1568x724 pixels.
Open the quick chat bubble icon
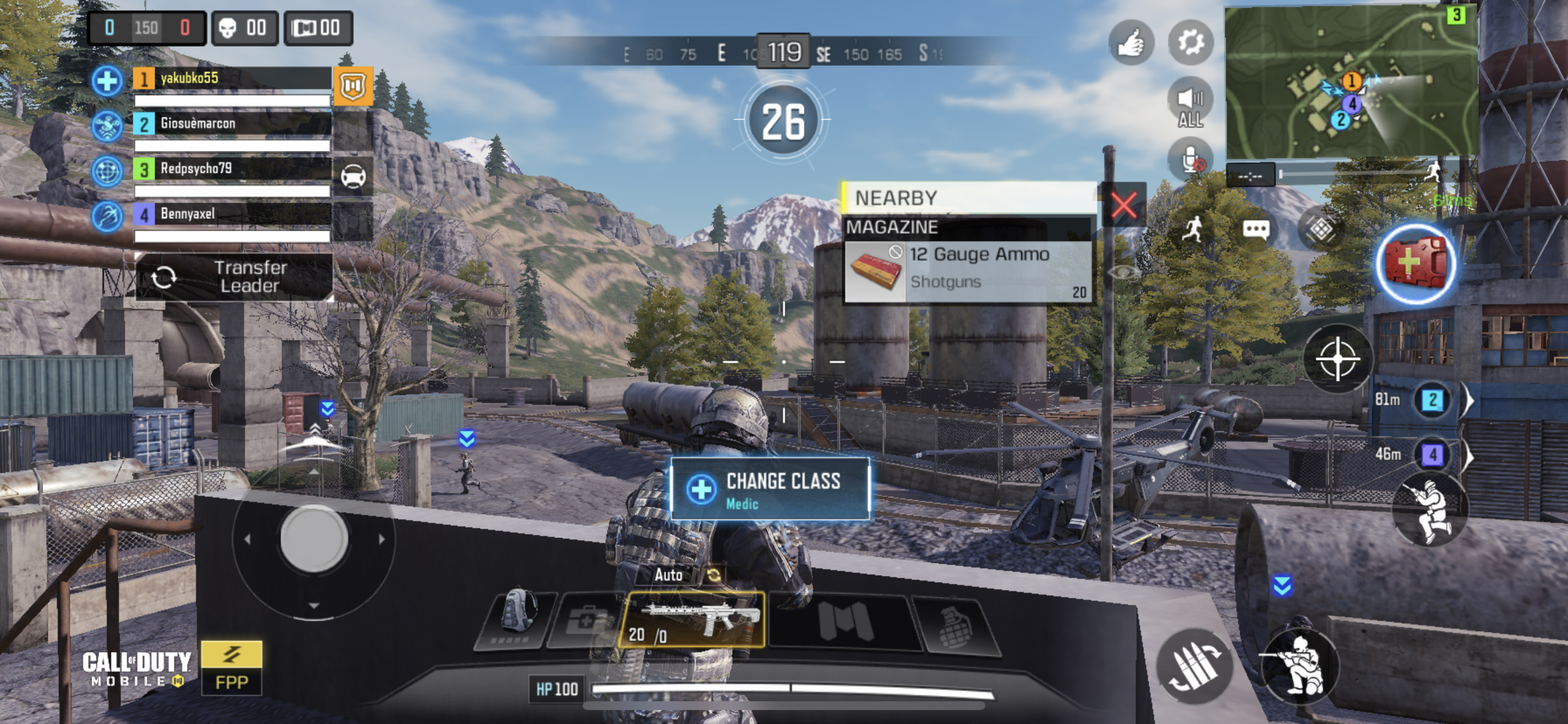[1255, 229]
